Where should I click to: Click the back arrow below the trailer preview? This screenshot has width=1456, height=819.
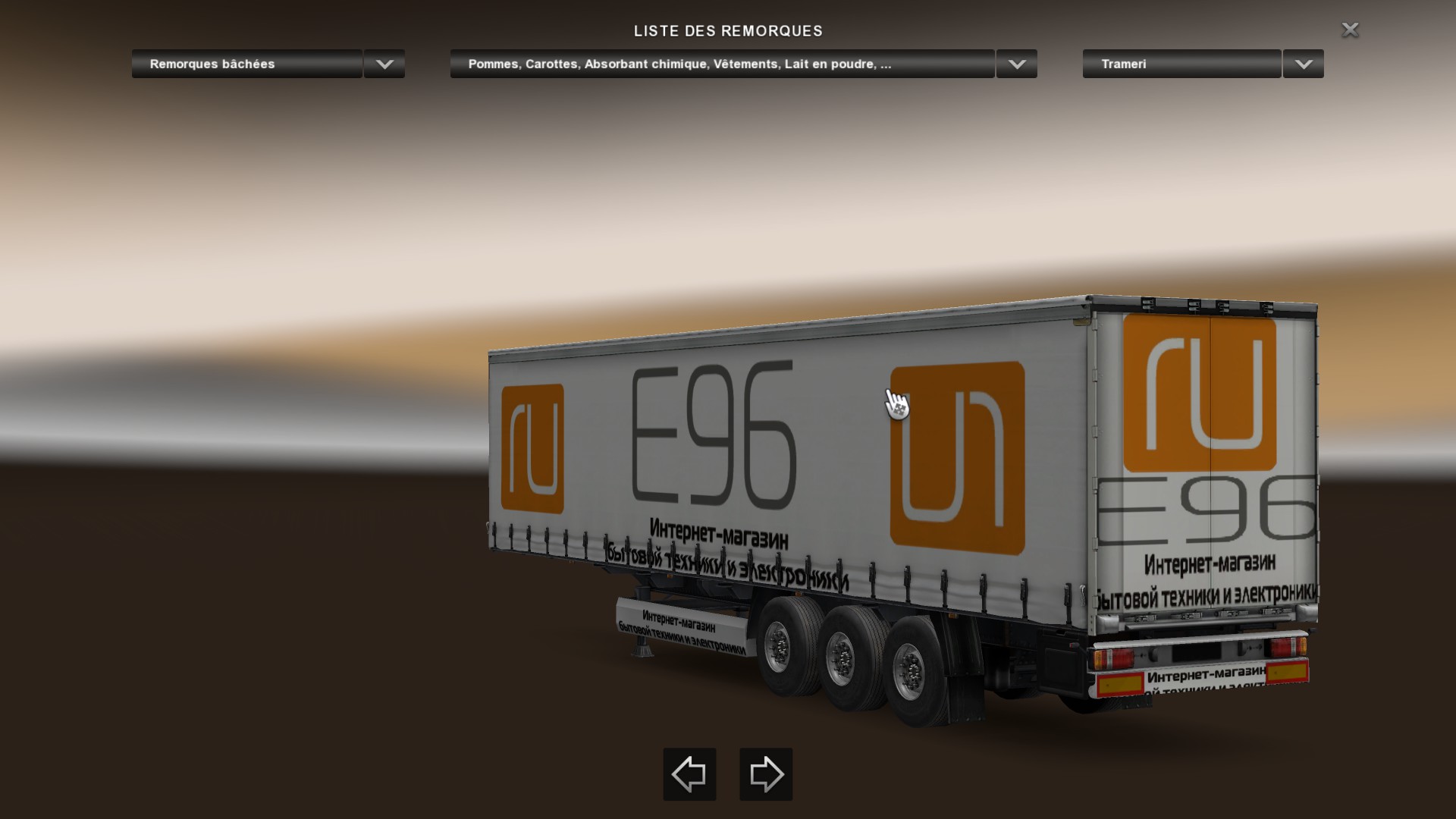click(x=689, y=774)
